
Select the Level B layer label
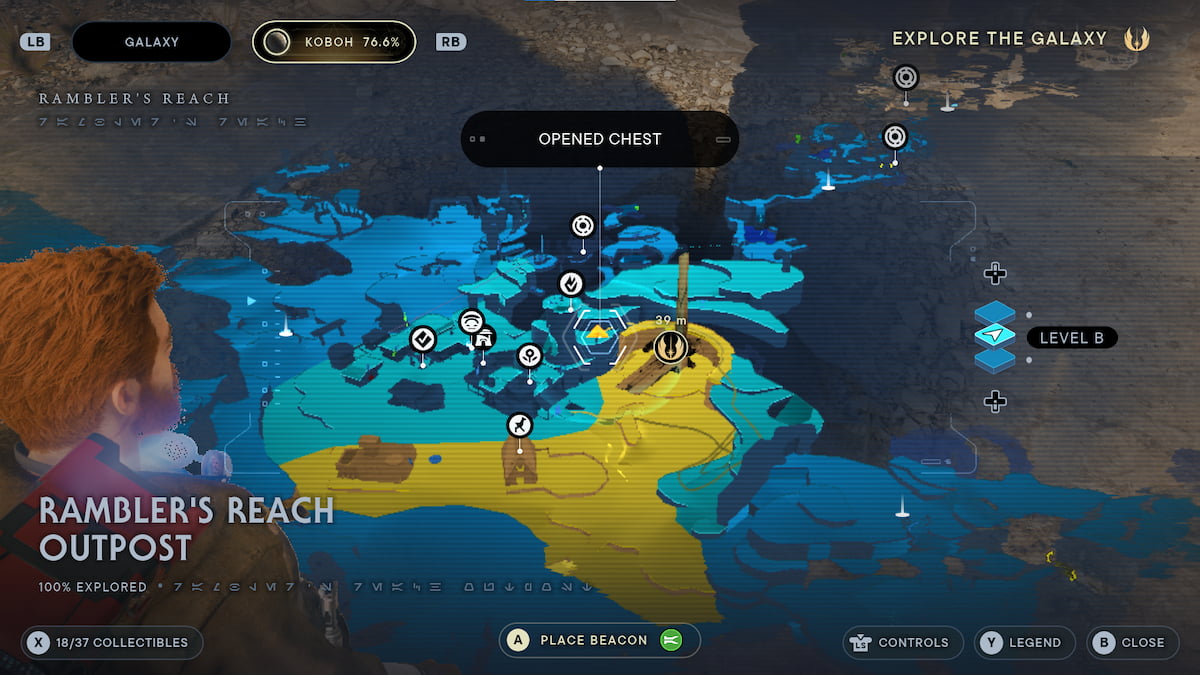[1071, 338]
